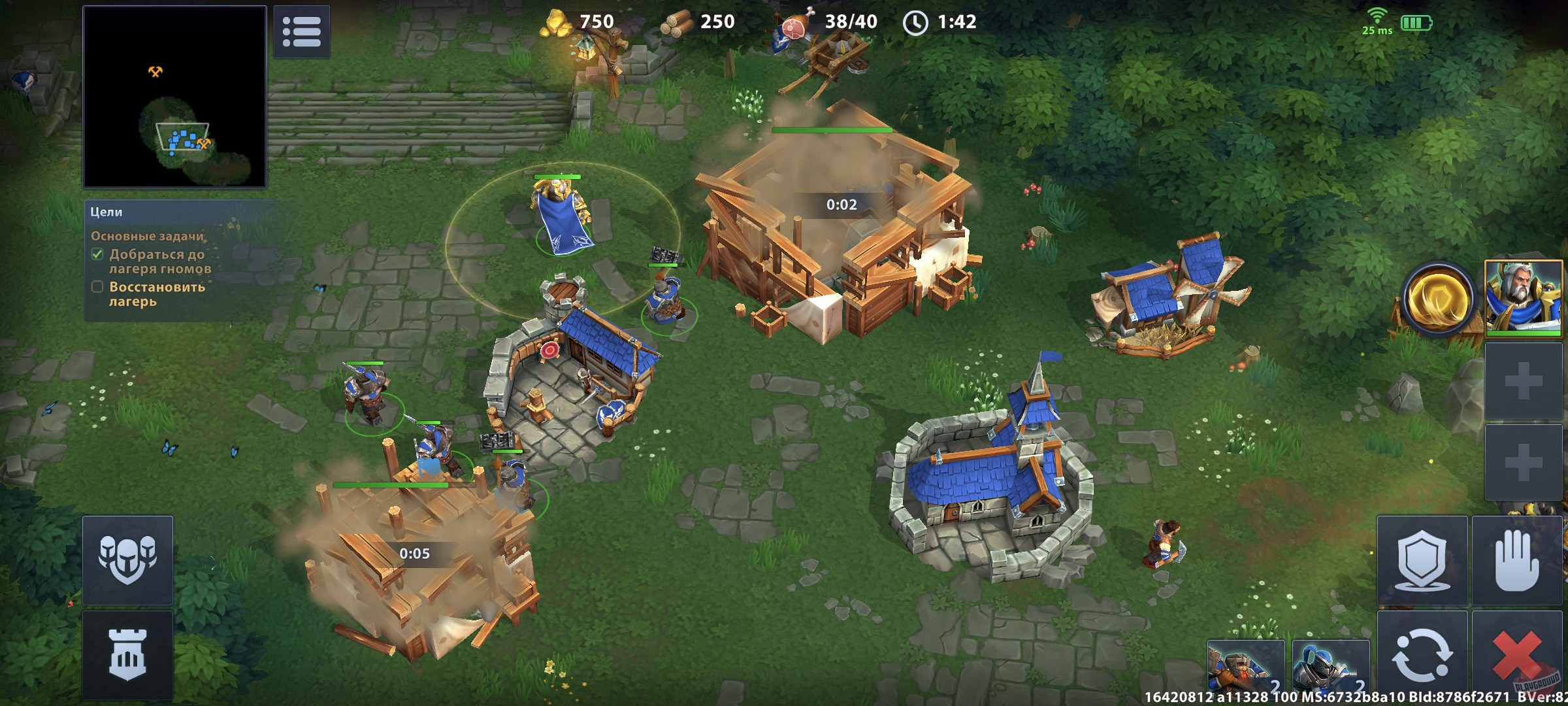Screen dimensions: 1568x706
Task: Tap the green construction progress bar
Action: (831, 130)
